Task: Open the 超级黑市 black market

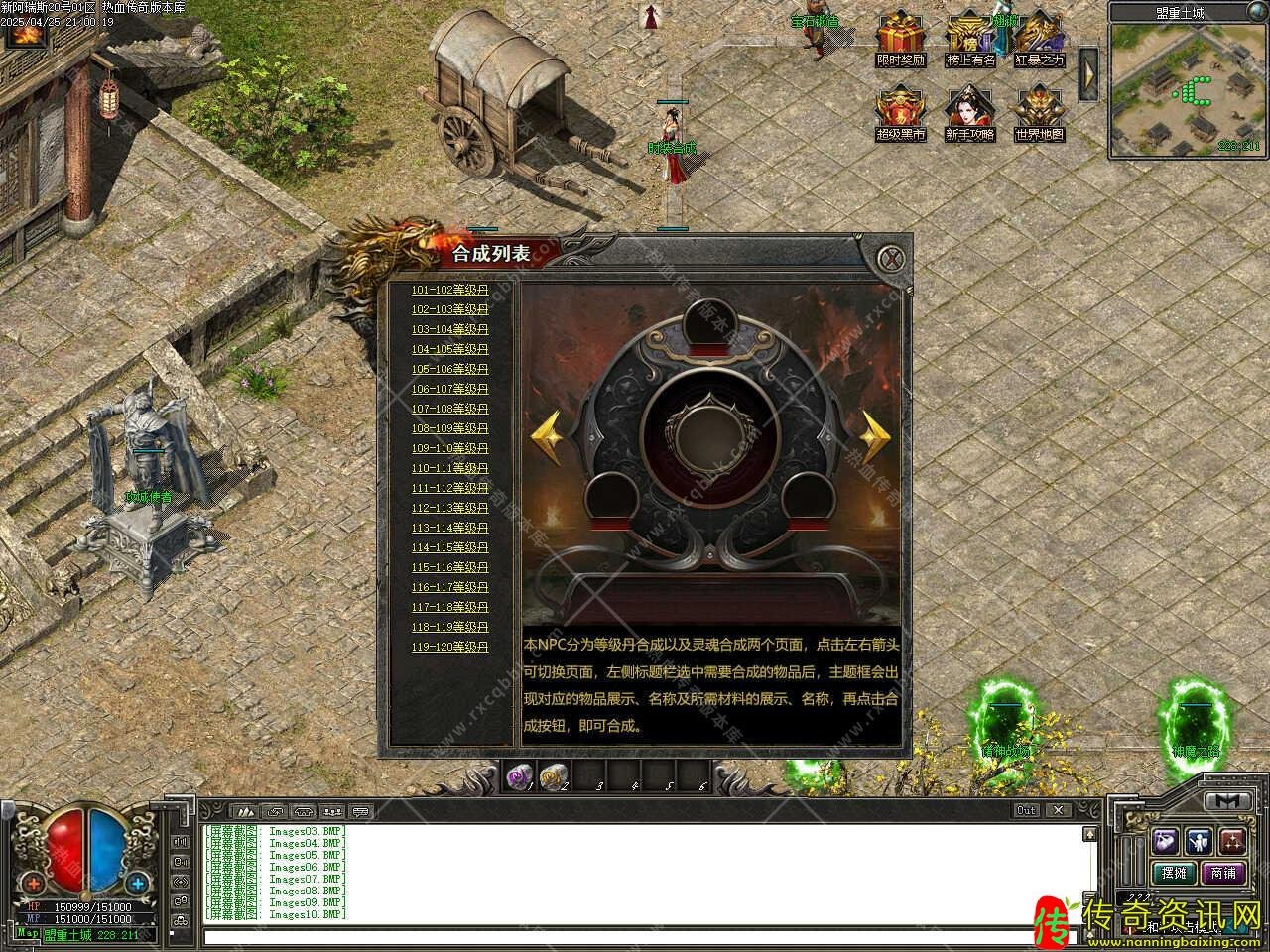Action: tap(900, 109)
